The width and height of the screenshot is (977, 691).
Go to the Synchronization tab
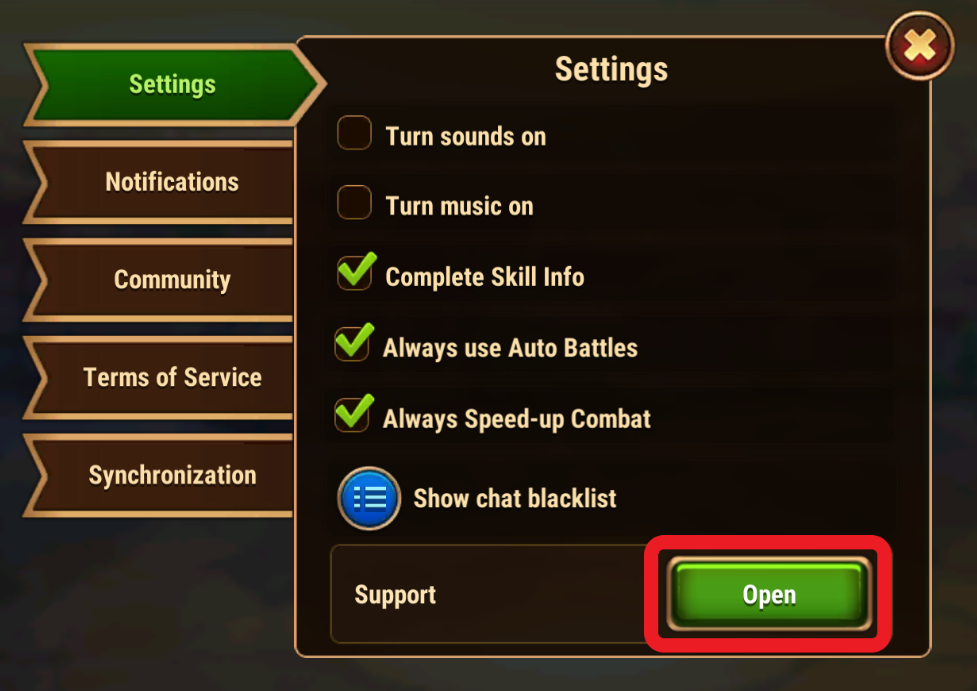coord(172,475)
